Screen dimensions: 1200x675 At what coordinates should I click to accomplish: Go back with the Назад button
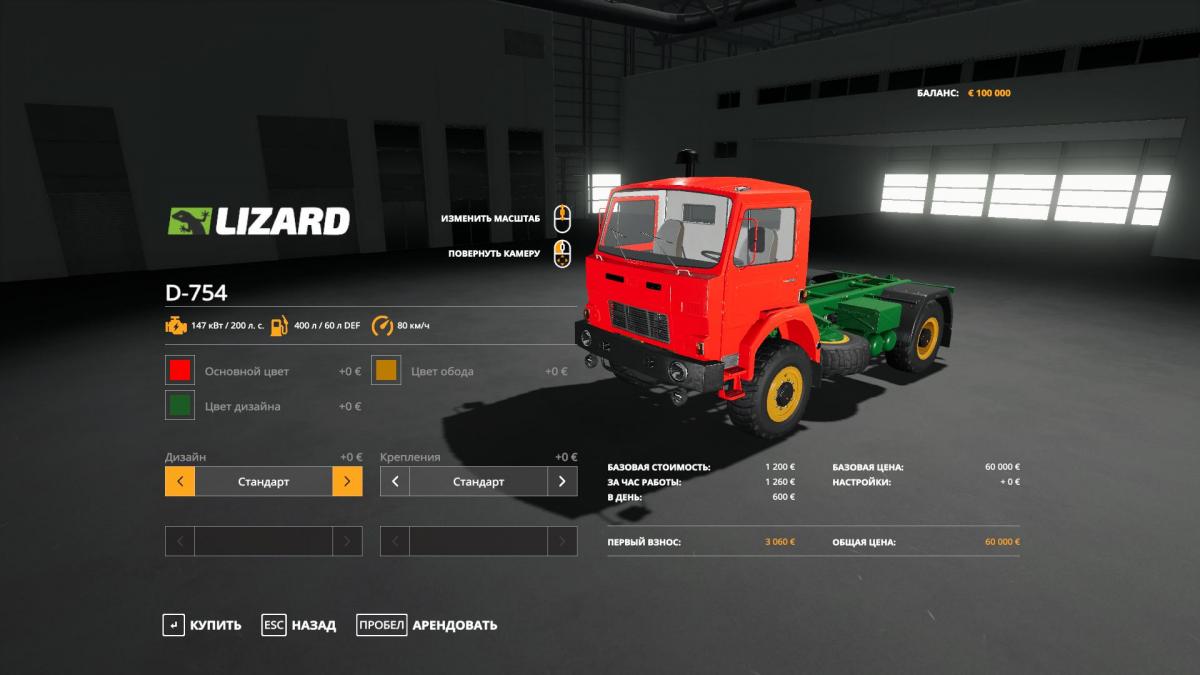click(299, 625)
